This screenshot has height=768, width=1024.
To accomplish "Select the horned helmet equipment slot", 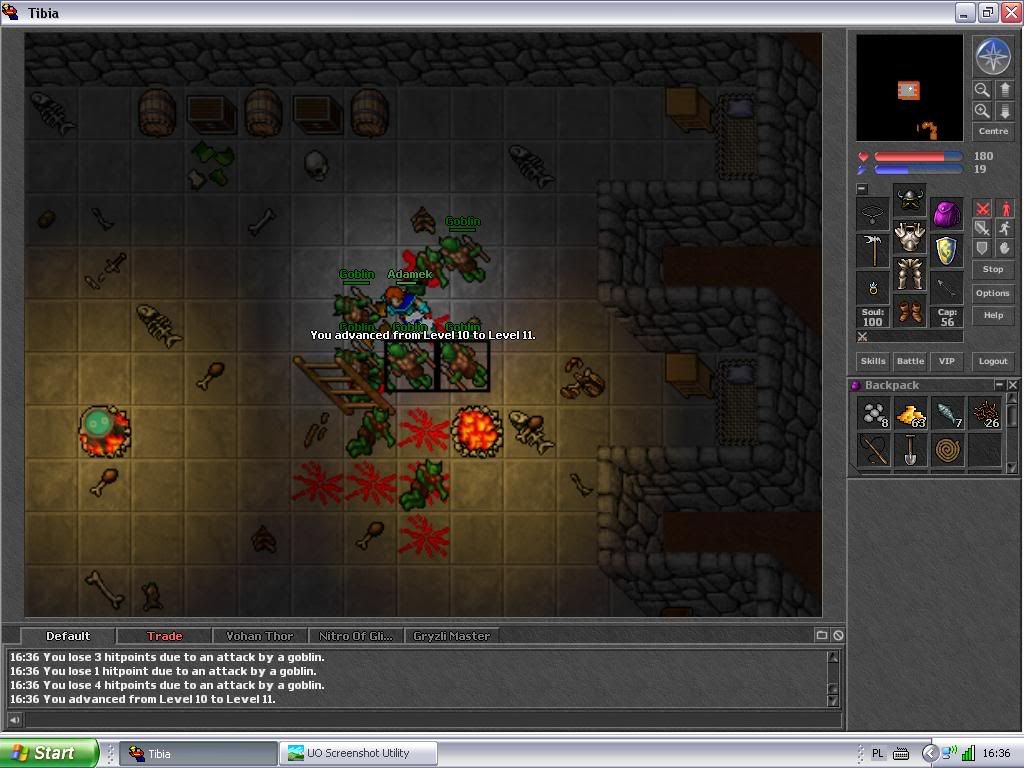I will (910, 198).
